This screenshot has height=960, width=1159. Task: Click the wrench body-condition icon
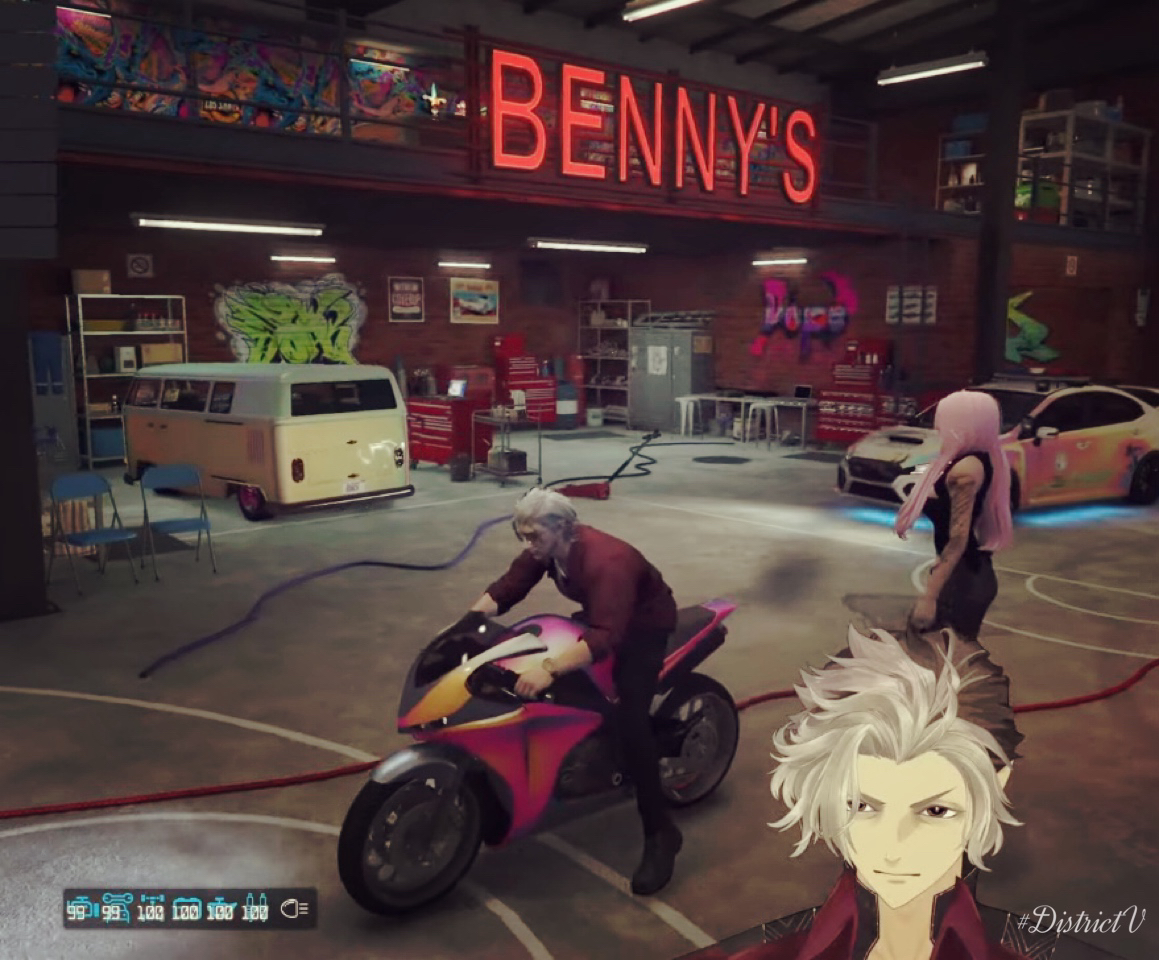116,907
